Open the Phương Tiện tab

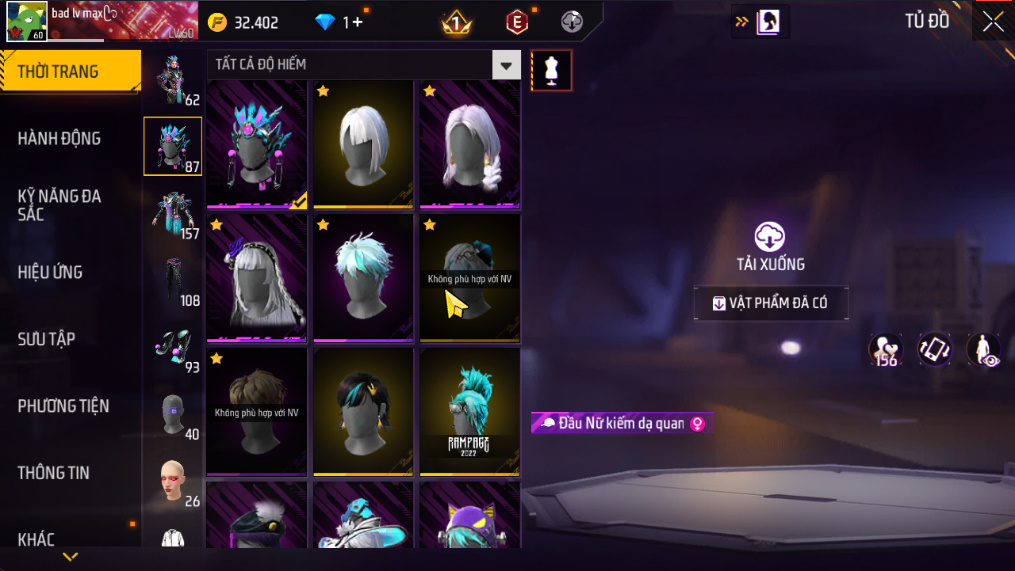click(x=63, y=406)
